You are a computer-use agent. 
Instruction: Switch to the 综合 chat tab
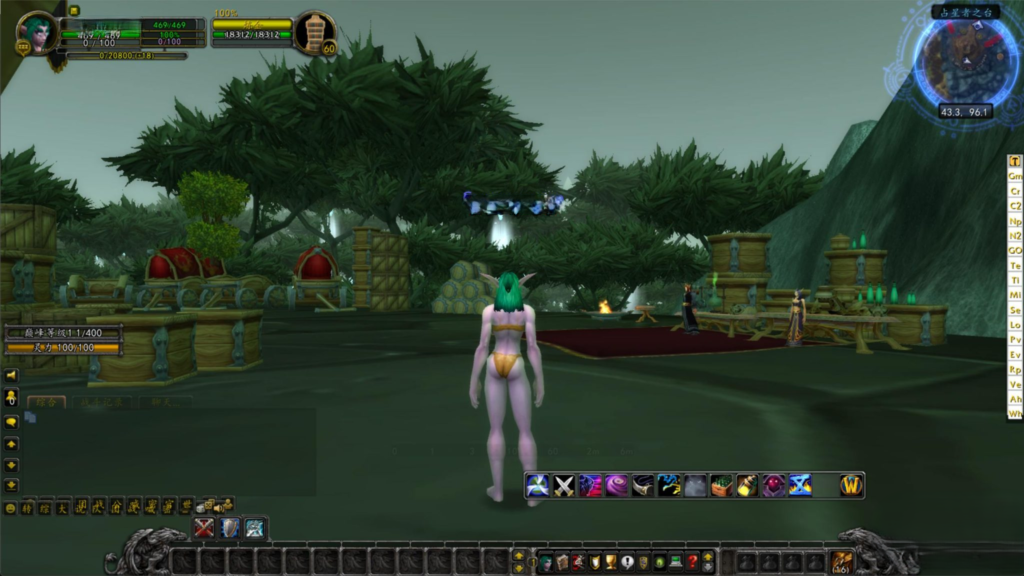click(46, 402)
